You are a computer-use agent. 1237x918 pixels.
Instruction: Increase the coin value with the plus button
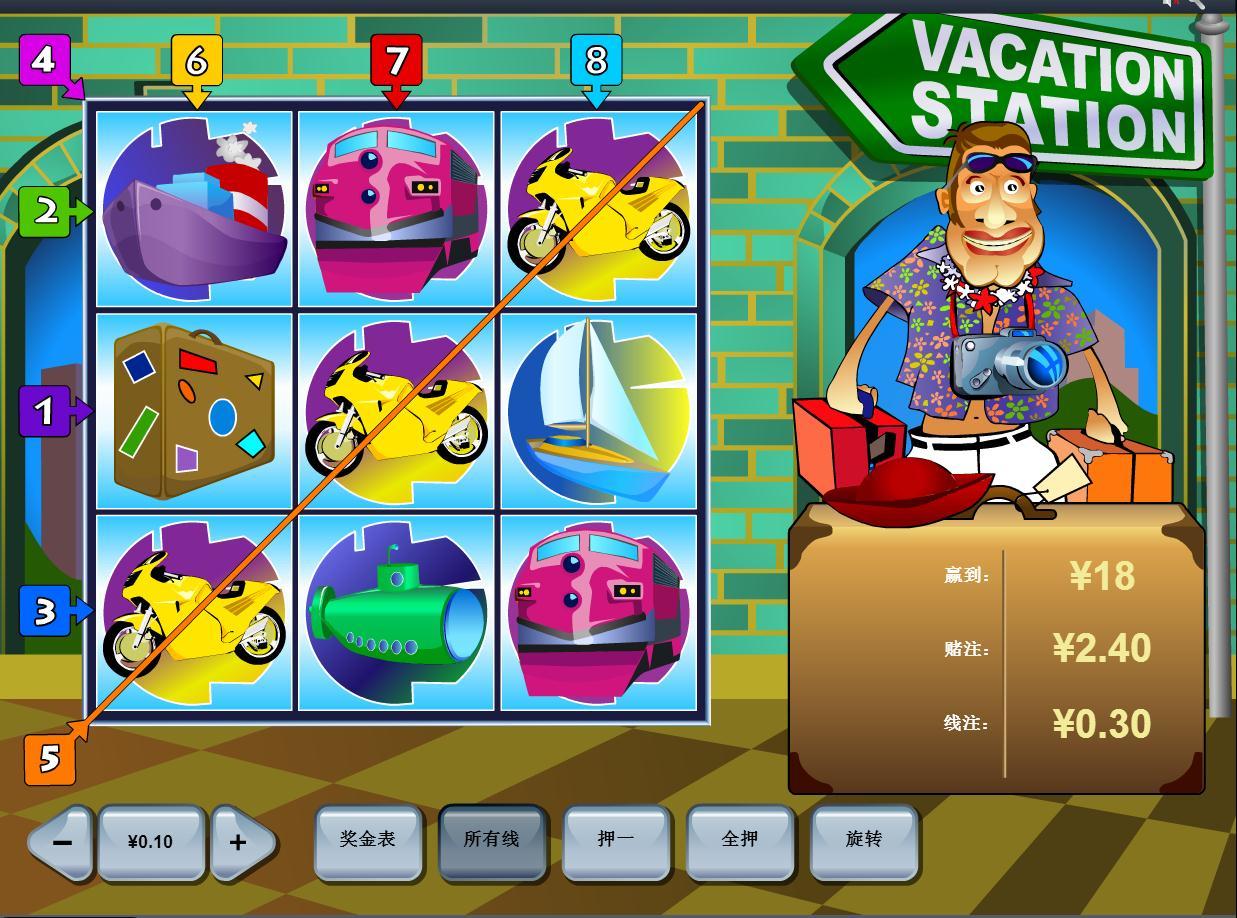coord(238,842)
